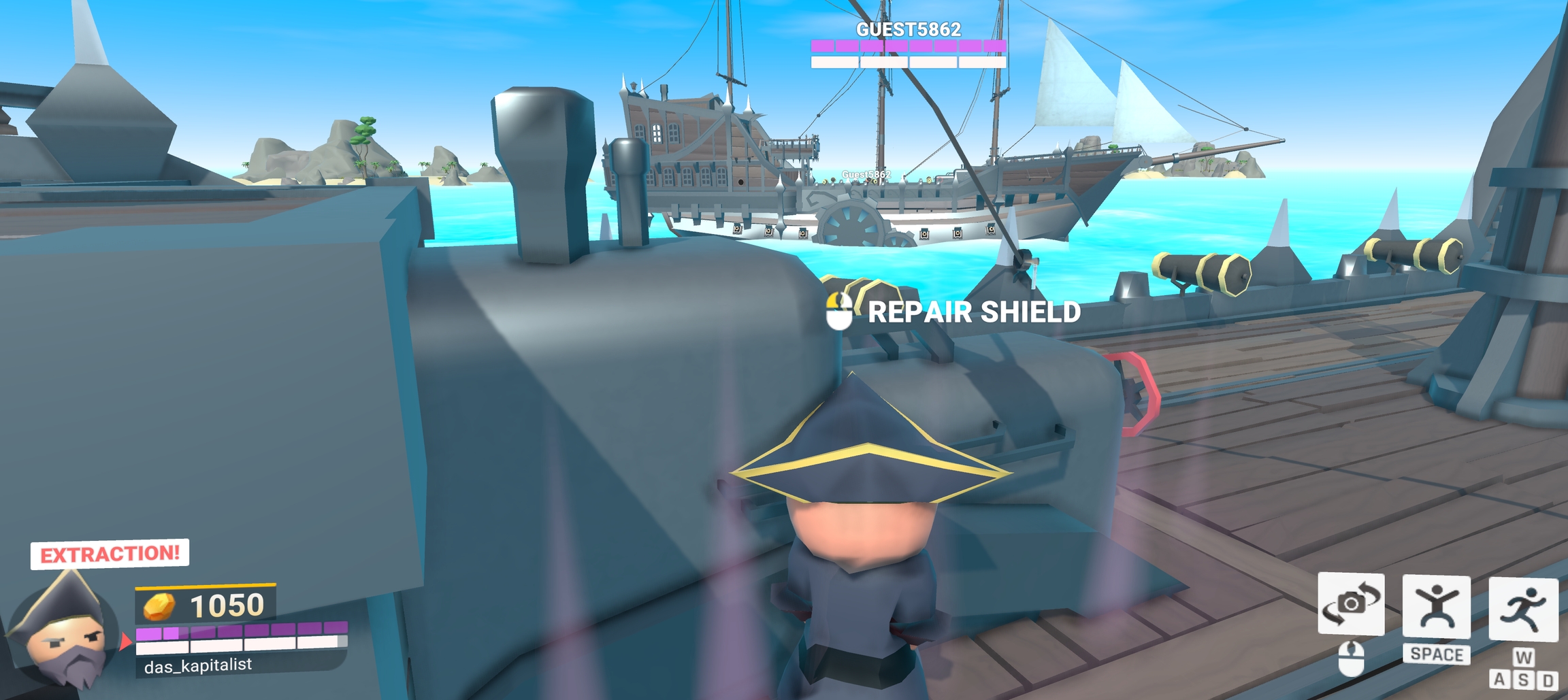Screen dimensions: 1568x700
Task: Open the EXTRACTION! objective banner
Action: pos(110,554)
